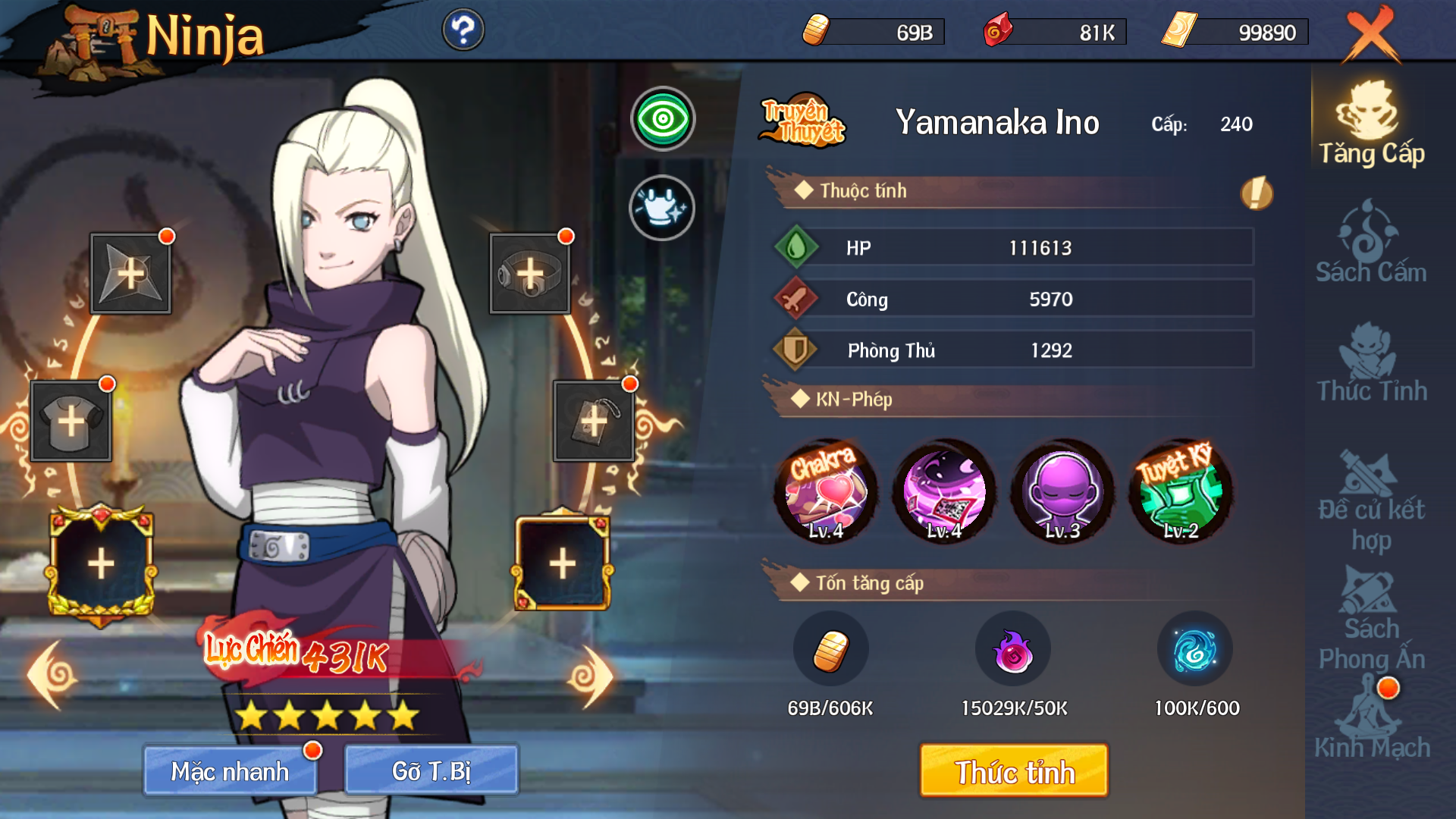Open the Kinh Mạch tab
Screen dimensions: 1456x819
point(1371,720)
